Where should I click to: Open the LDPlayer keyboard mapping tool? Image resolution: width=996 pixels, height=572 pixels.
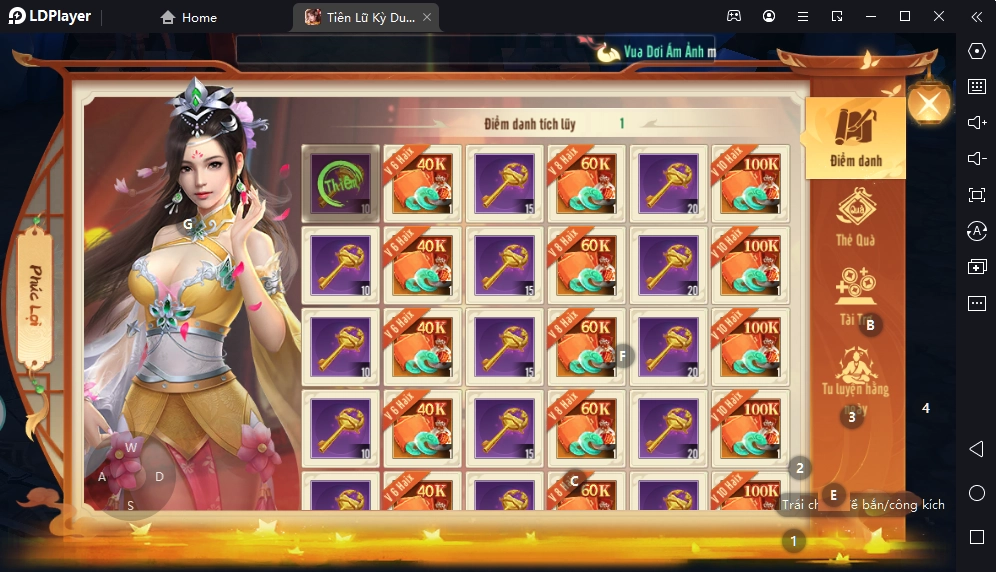point(977,87)
